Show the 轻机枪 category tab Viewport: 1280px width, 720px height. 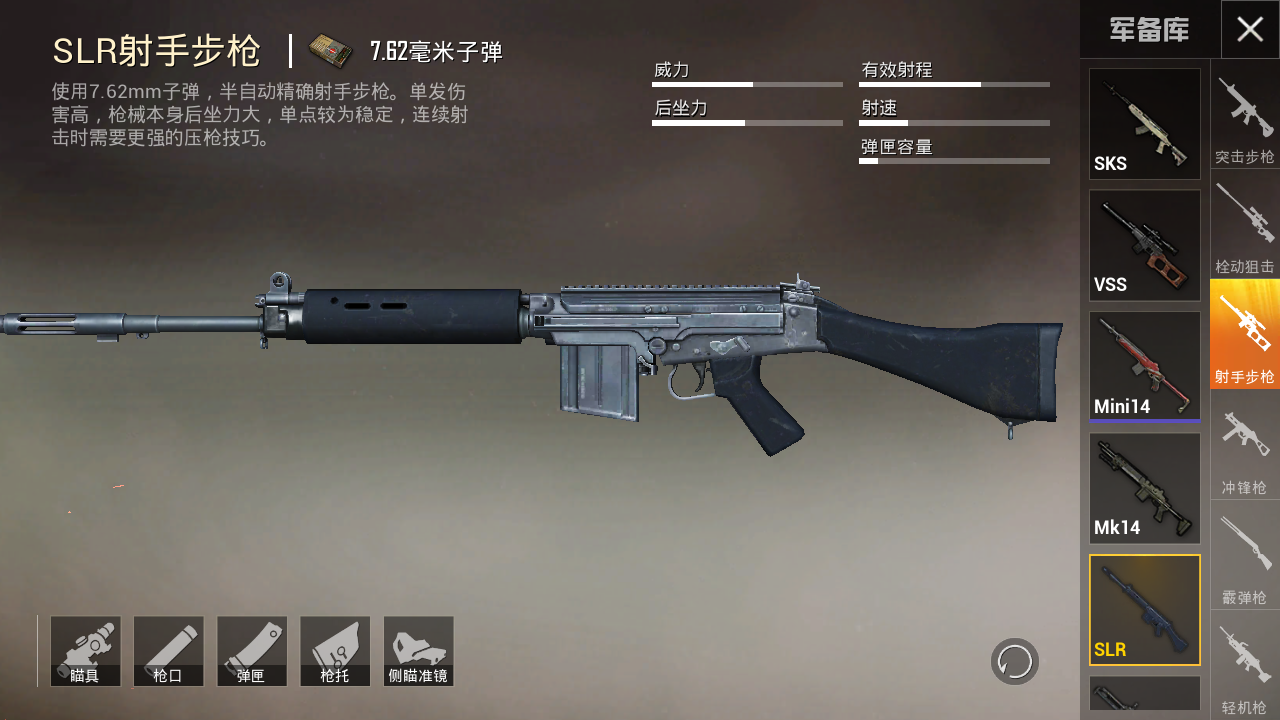pyautogui.click(x=1245, y=666)
